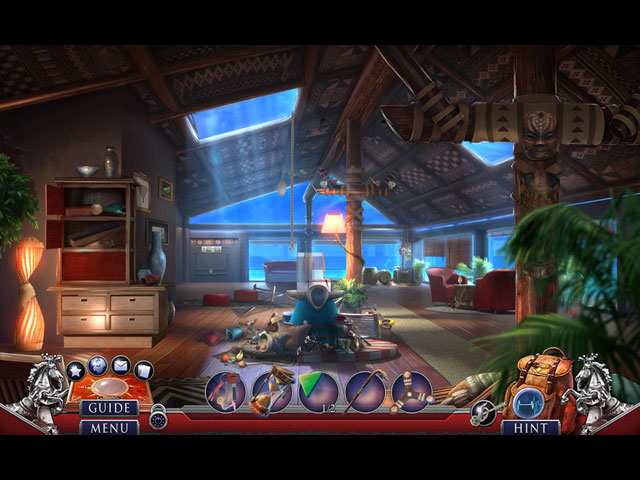The image size is (640, 480).
Task: Select the green triangle piece item
Action: [x=318, y=391]
